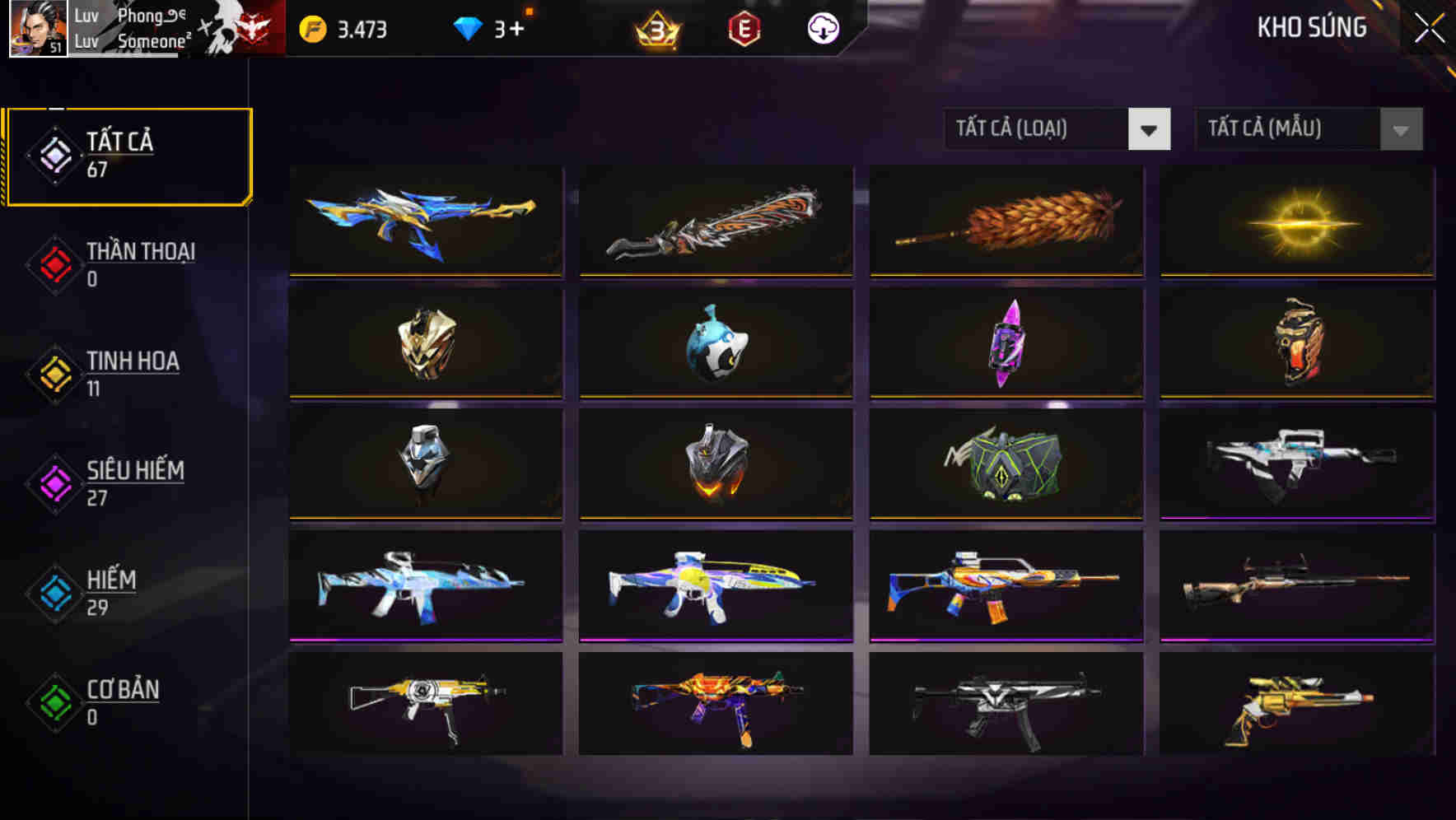Click the cloud download icon
This screenshot has width=1456, height=820.
pos(822,29)
